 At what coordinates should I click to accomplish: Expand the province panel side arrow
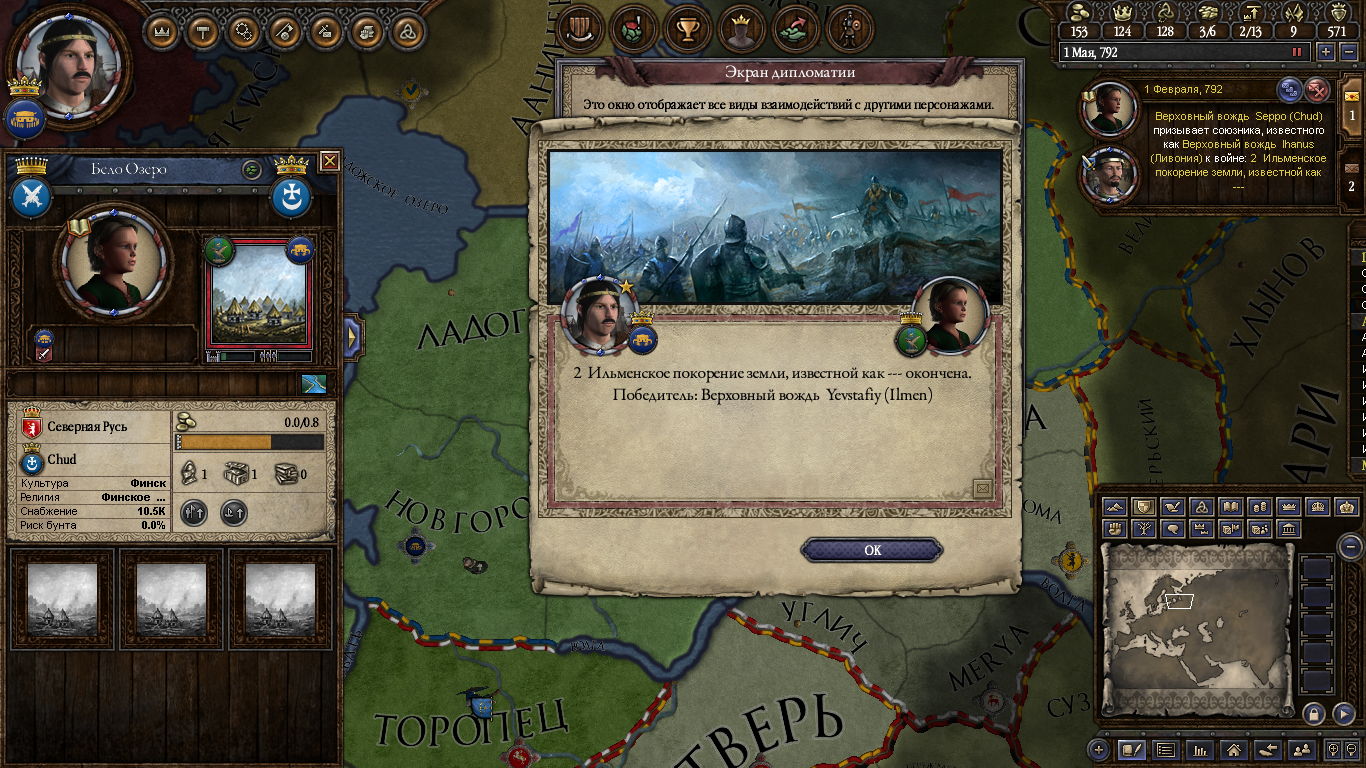click(352, 337)
